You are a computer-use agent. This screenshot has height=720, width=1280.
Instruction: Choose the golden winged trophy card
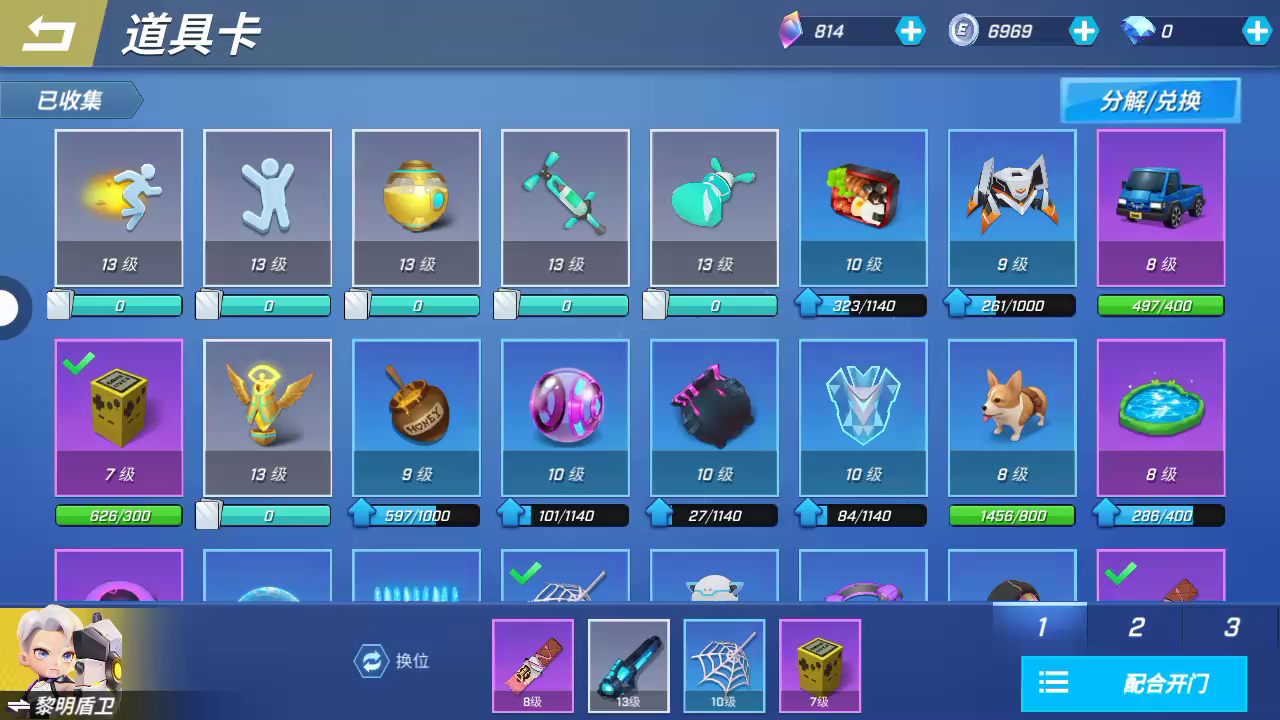[x=267, y=417]
